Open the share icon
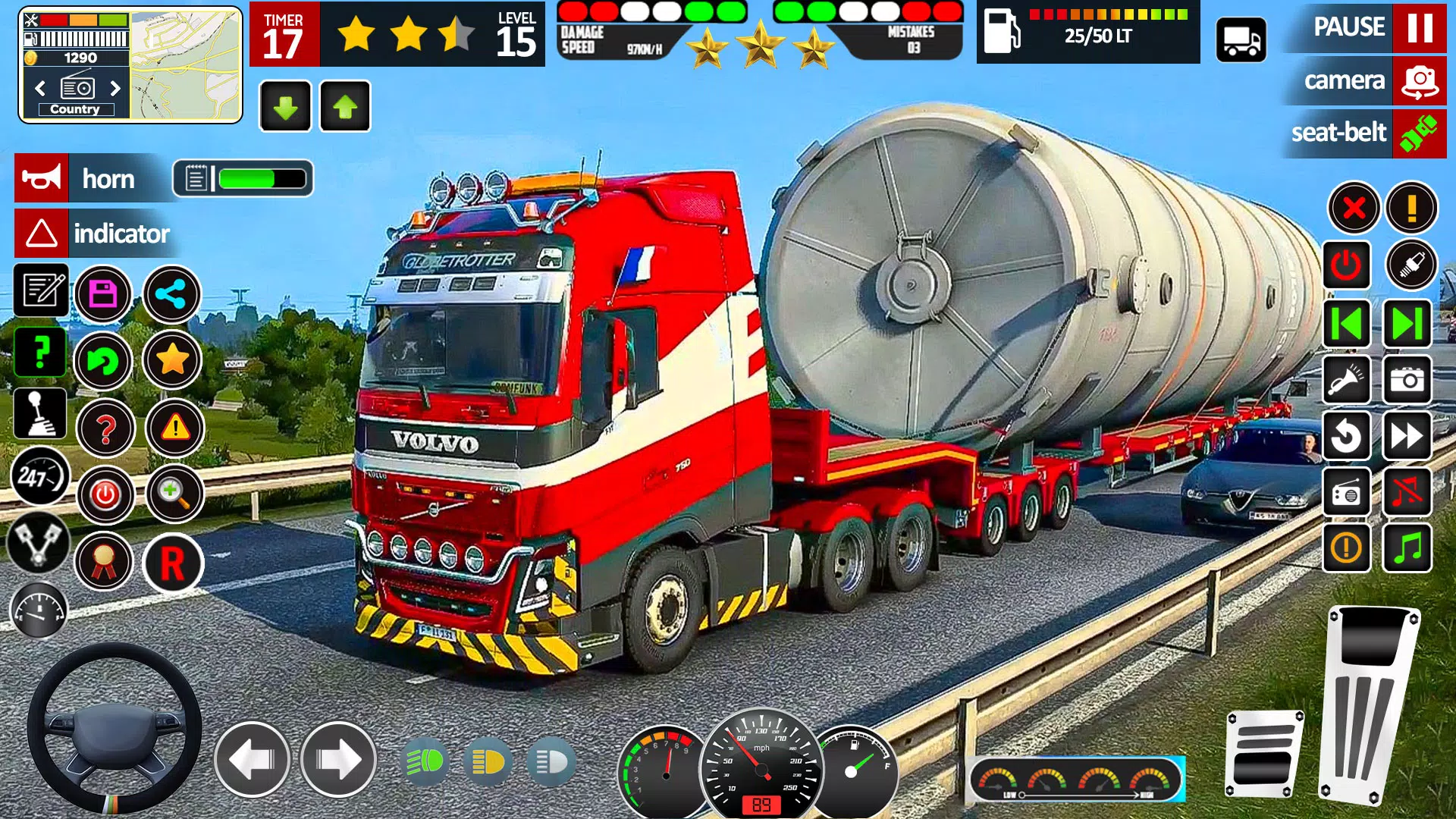Image resolution: width=1456 pixels, height=819 pixels. point(172,294)
